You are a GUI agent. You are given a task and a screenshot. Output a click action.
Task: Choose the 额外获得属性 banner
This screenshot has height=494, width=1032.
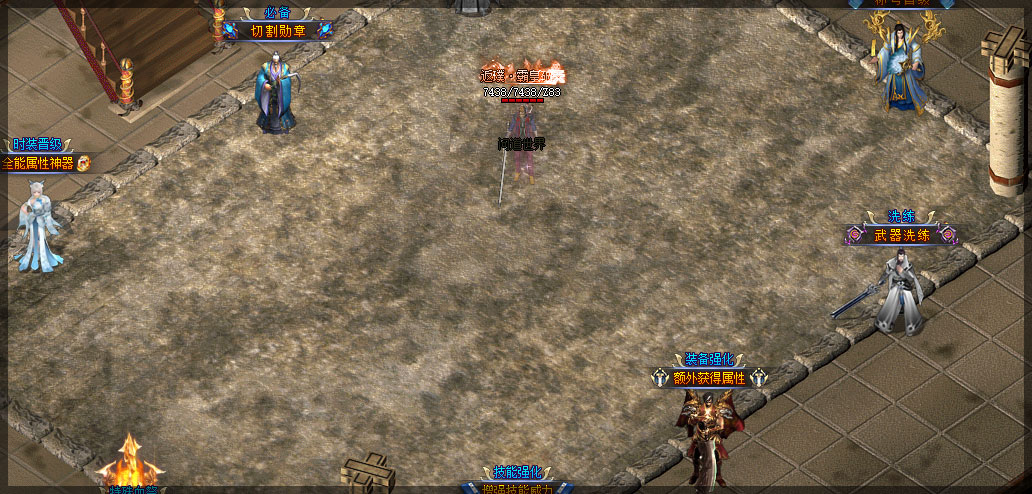pyautogui.click(x=709, y=378)
